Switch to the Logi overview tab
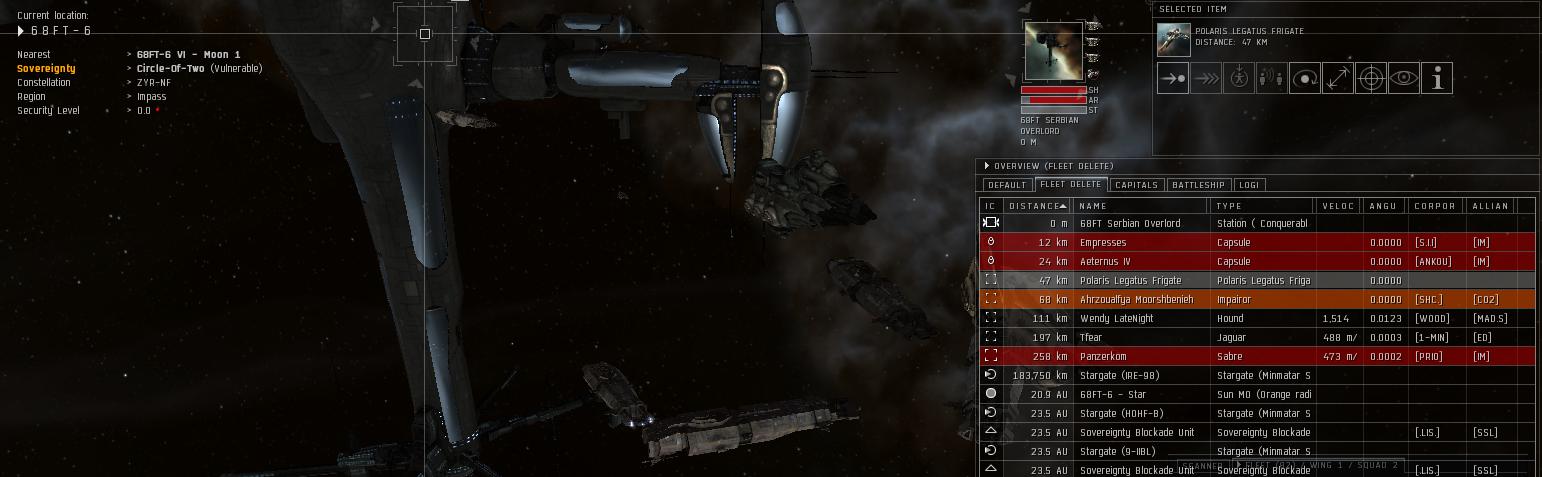 click(1249, 185)
